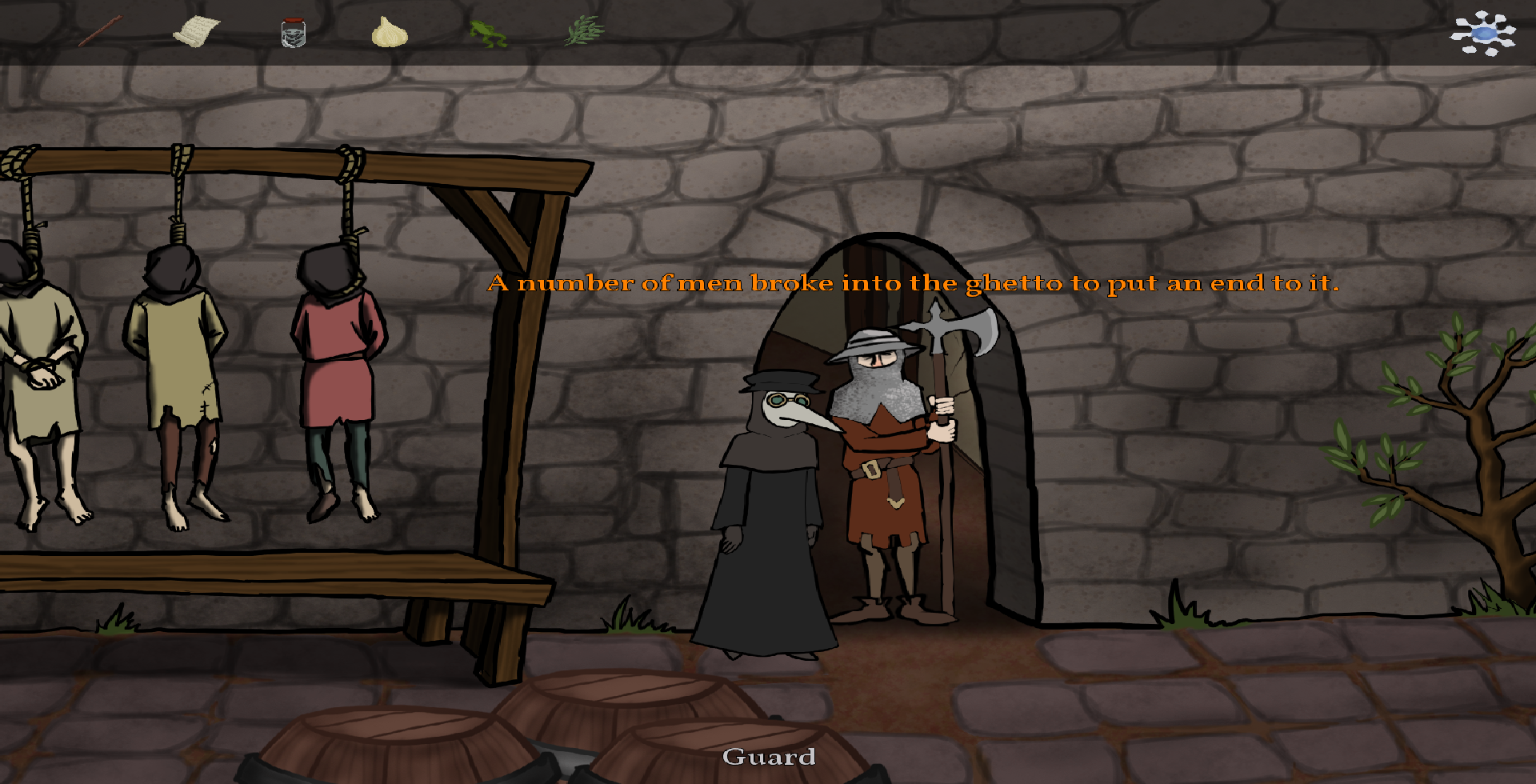
Task: Select the herb sprig inventory item
Action: tap(582, 30)
